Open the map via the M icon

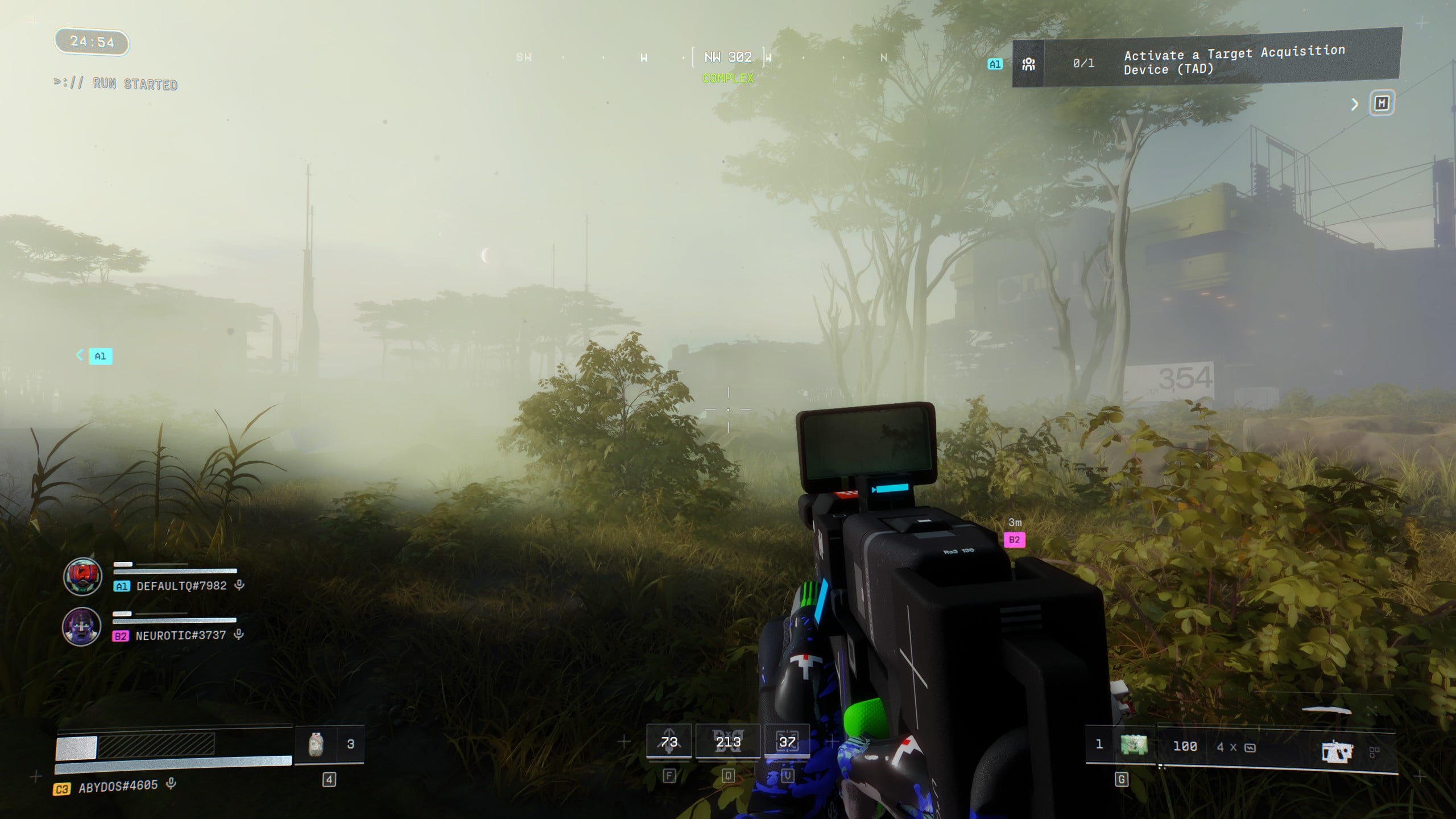tap(1381, 104)
